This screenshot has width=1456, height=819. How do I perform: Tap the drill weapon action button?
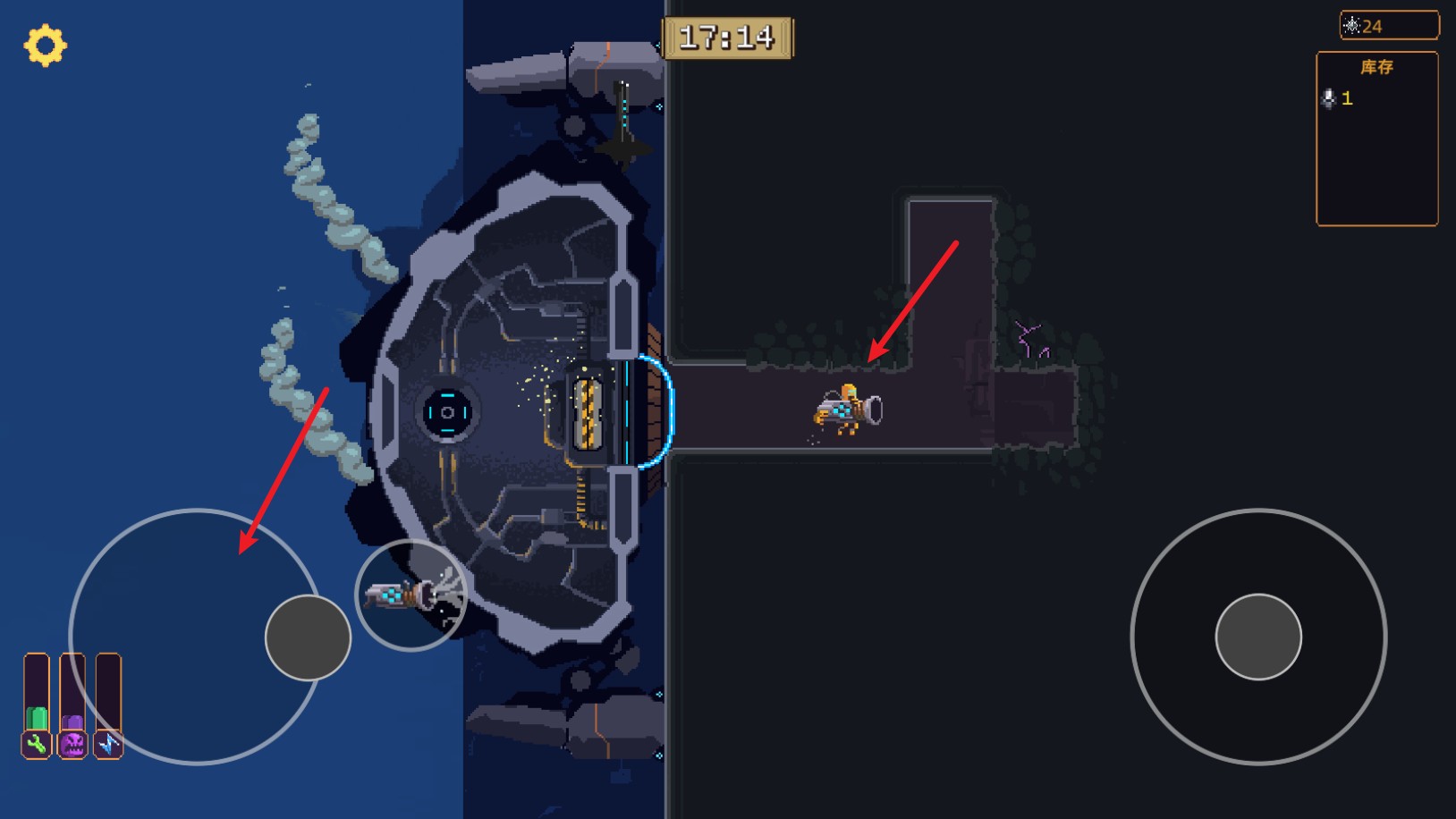(411, 595)
